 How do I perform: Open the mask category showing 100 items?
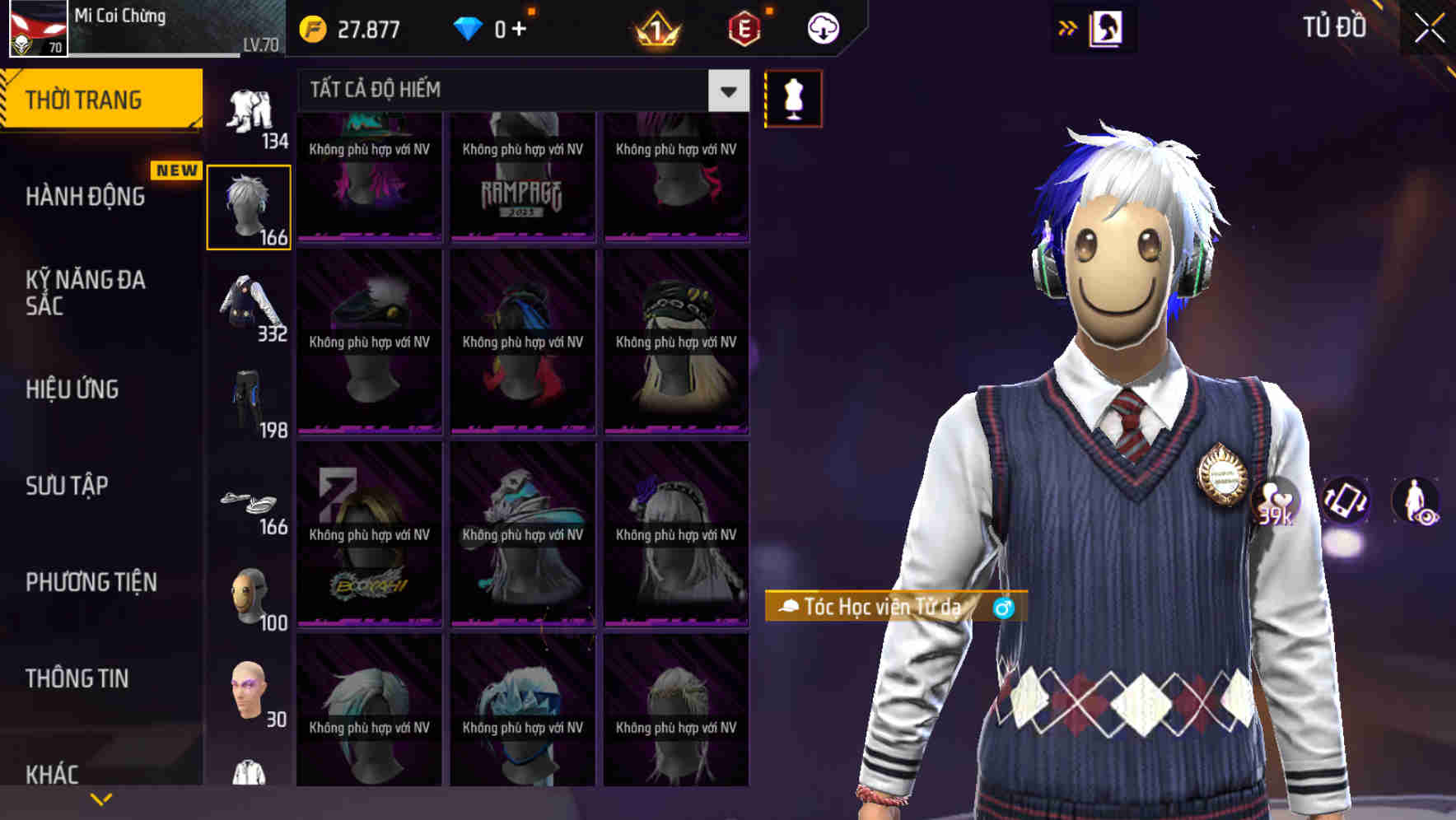(250, 594)
